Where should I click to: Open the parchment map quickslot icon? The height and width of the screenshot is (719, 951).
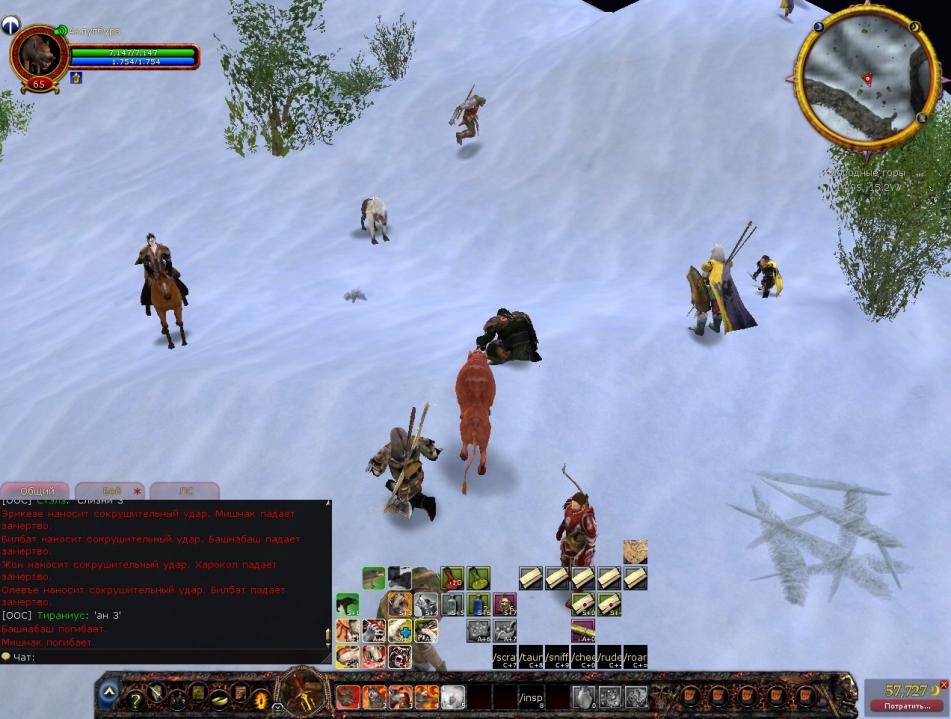[x=635, y=551]
